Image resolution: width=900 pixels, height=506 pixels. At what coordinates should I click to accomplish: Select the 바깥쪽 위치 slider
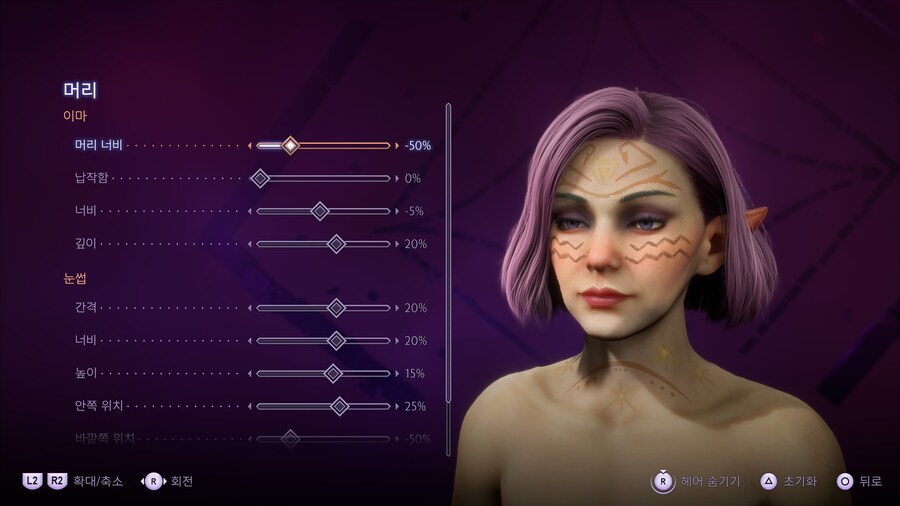(x=290, y=438)
